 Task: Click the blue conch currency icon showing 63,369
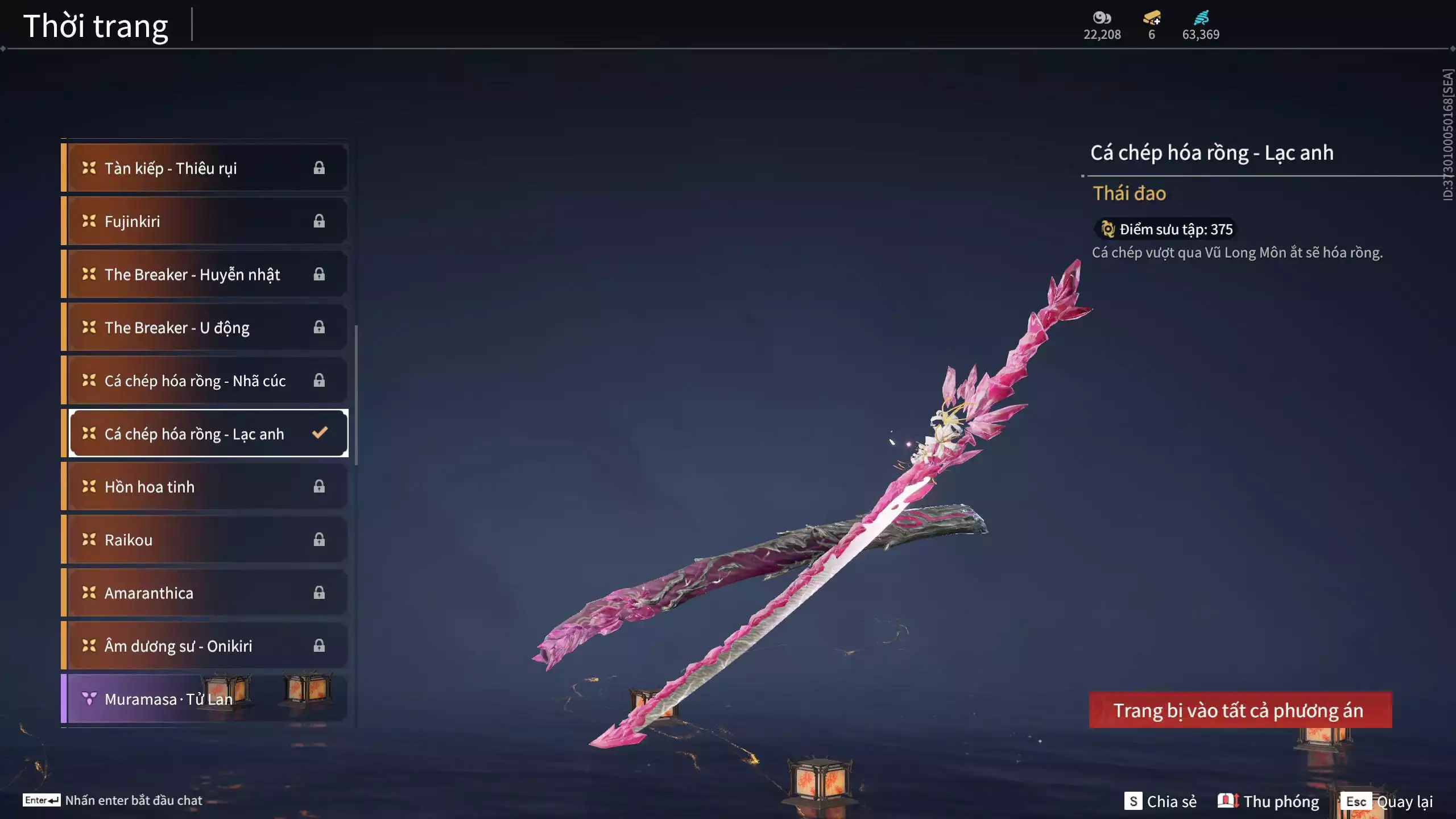(x=1200, y=18)
